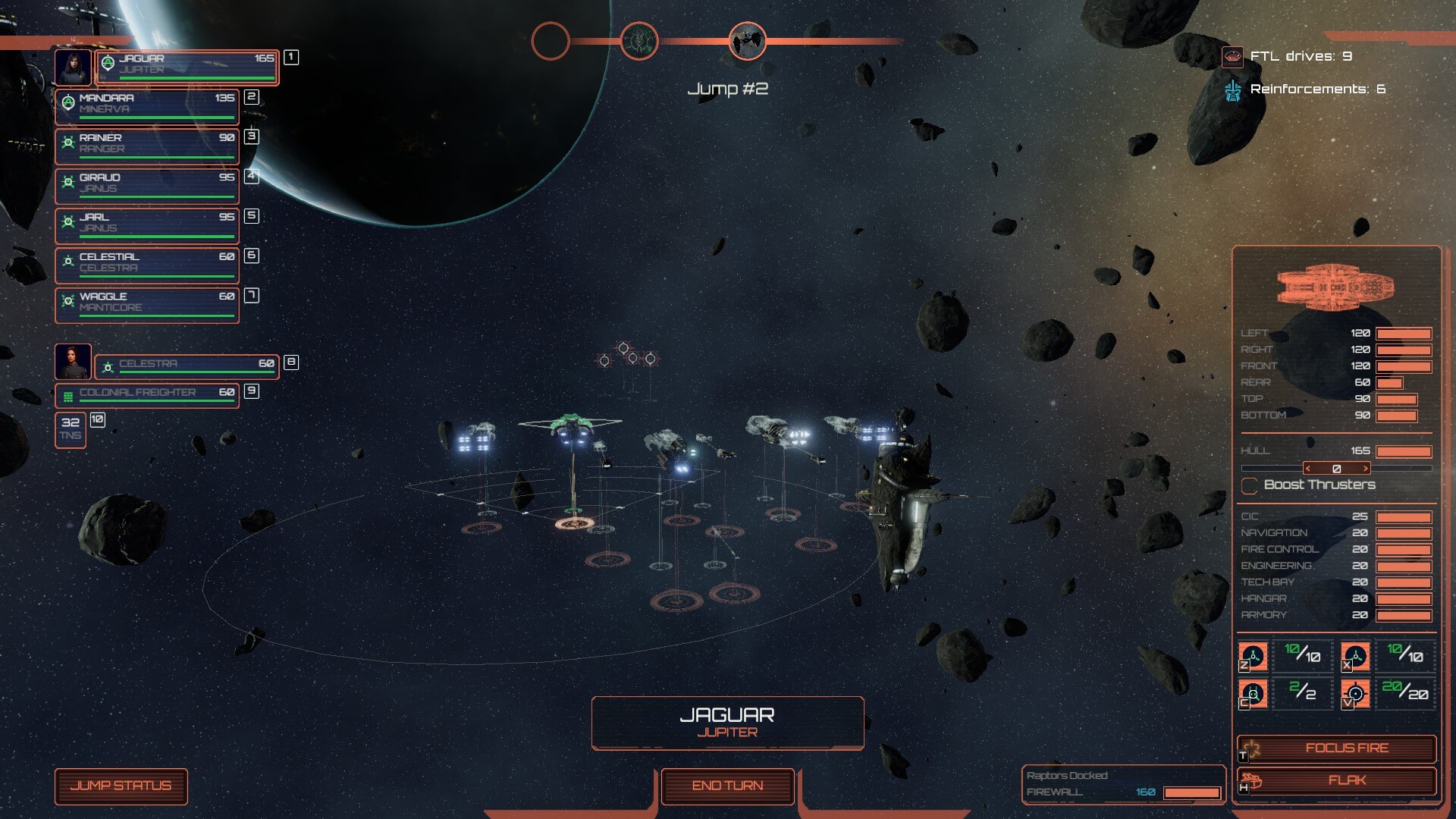Click the Jump Status button
Image resolution: width=1456 pixels, height=819 pixels.
point(121,786)
